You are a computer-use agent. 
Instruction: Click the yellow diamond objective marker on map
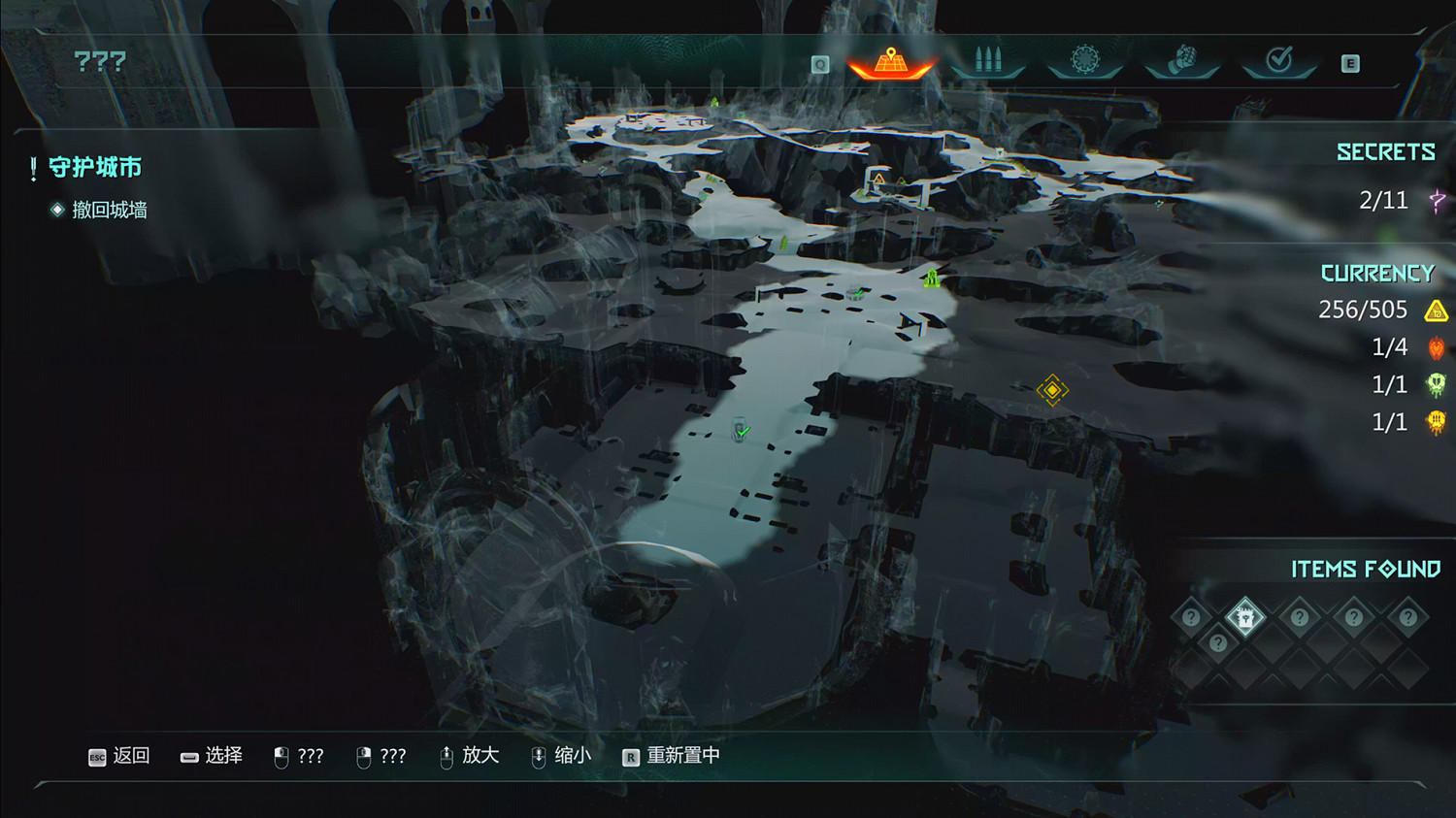(x=1052, y=389)
